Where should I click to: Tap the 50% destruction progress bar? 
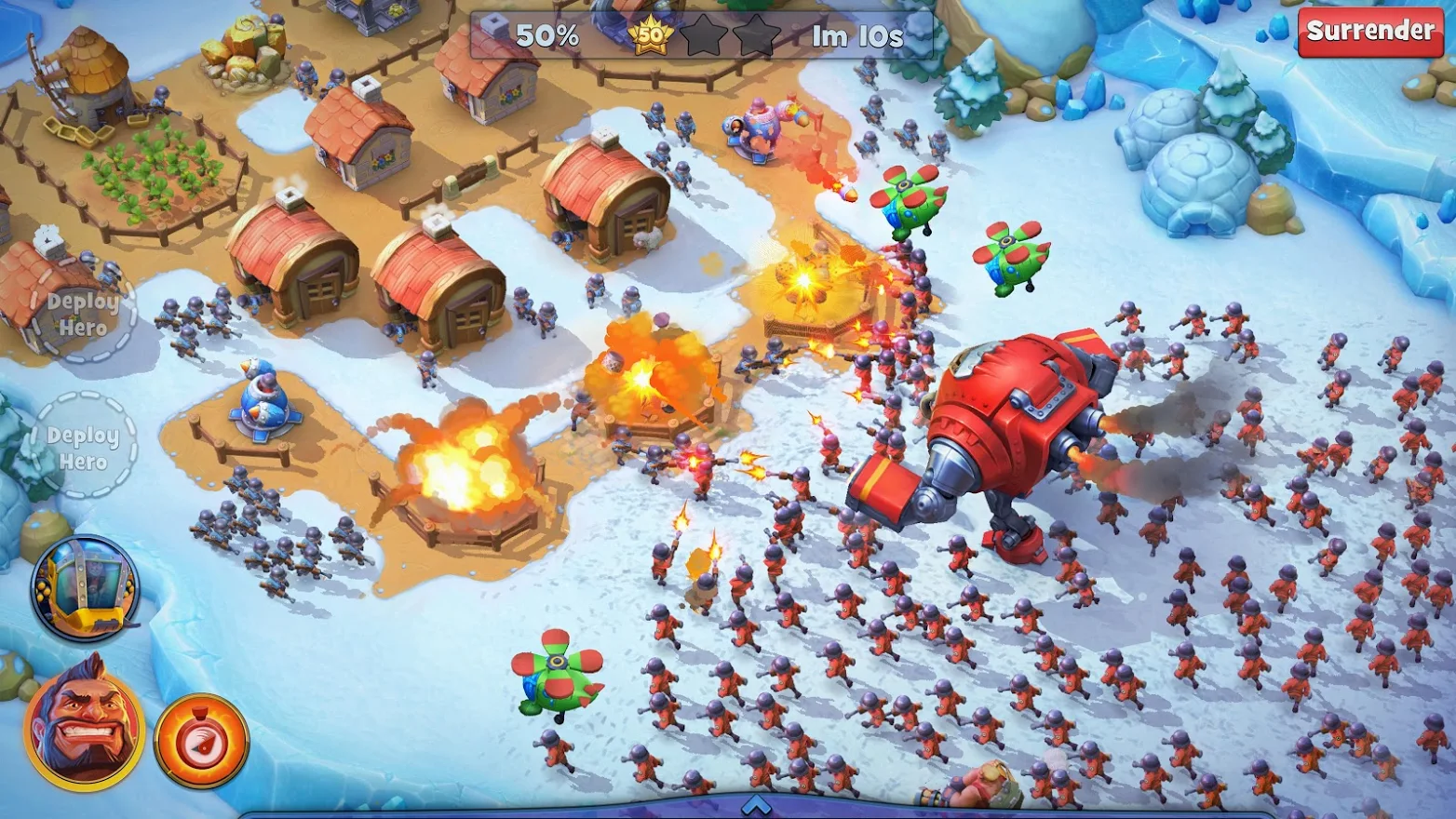coord(546,37)
